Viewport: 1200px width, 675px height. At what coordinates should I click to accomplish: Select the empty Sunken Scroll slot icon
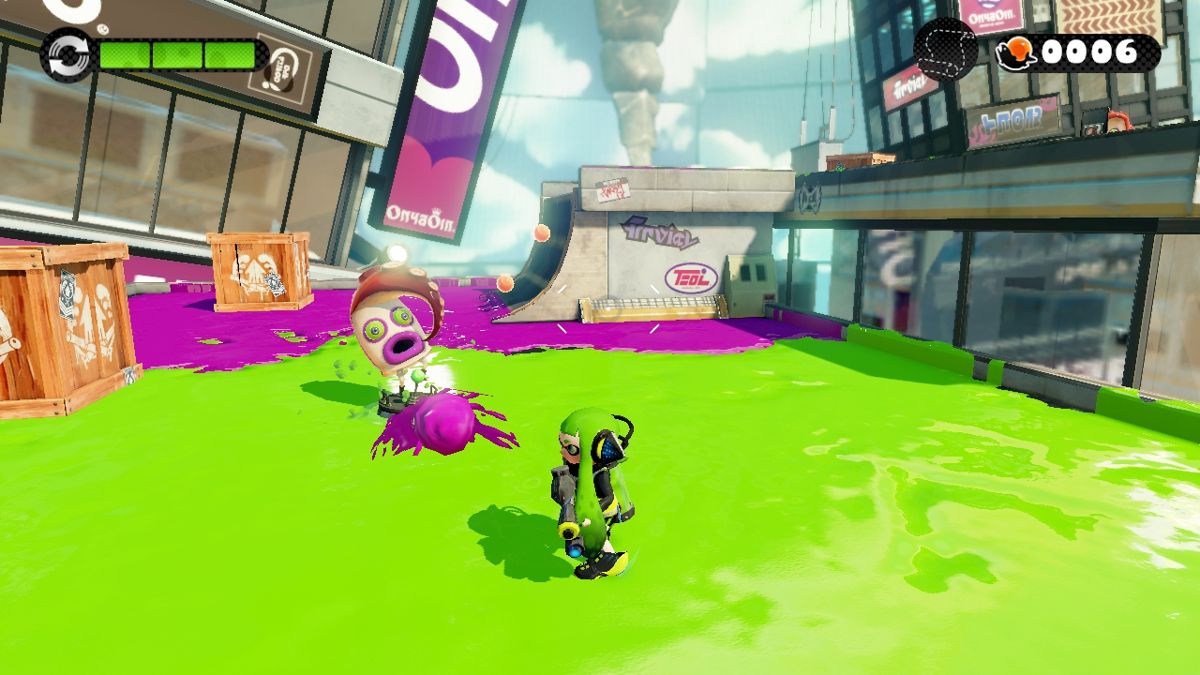[945, 50]
